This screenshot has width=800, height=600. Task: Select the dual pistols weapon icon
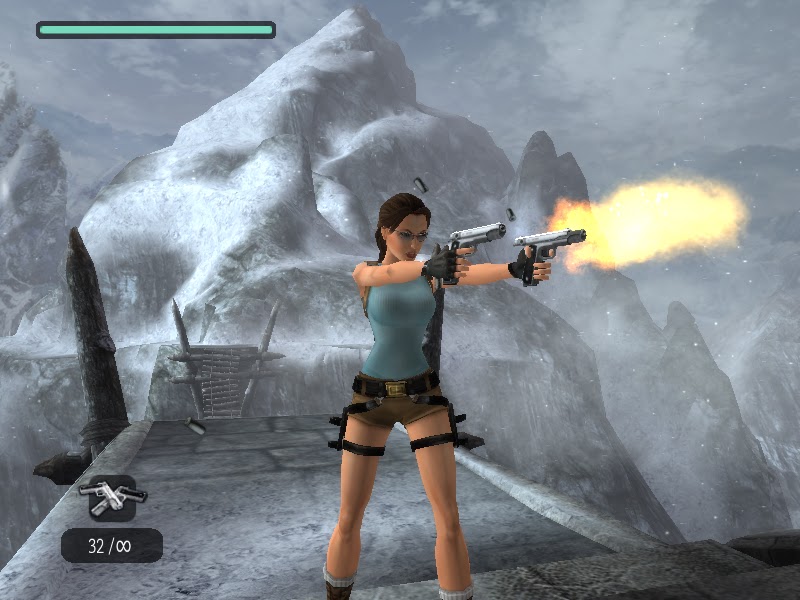click(x=112, y=496)
